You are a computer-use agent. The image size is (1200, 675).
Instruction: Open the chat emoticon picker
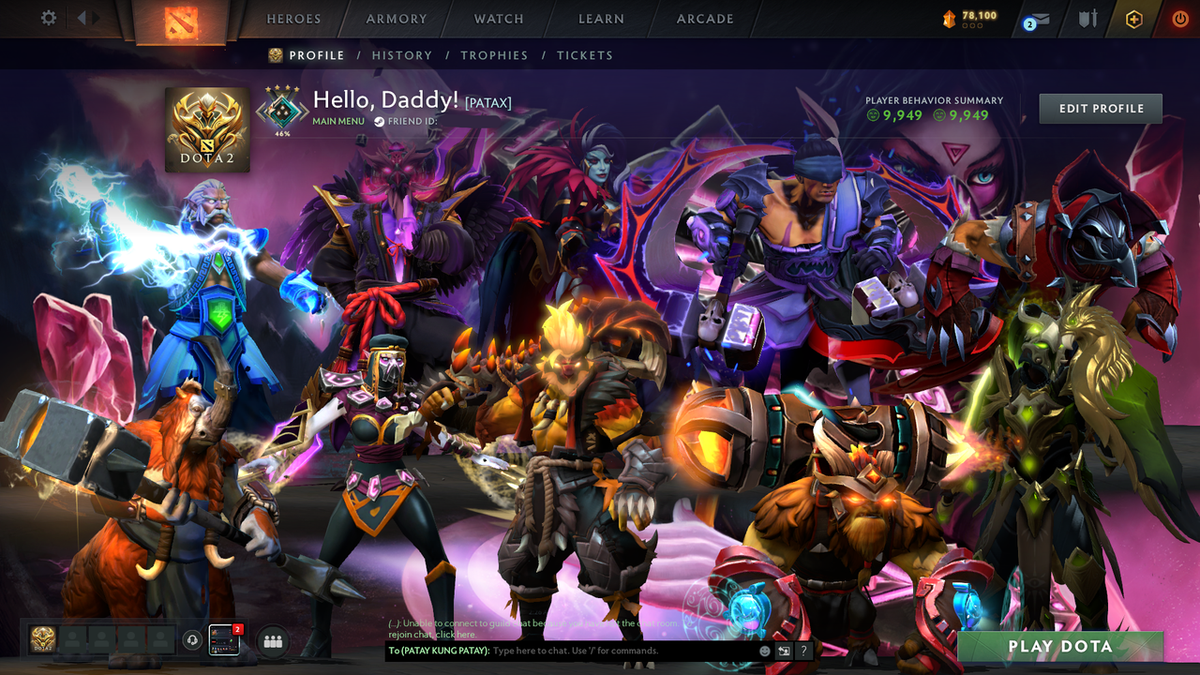(x=765, y=651)
